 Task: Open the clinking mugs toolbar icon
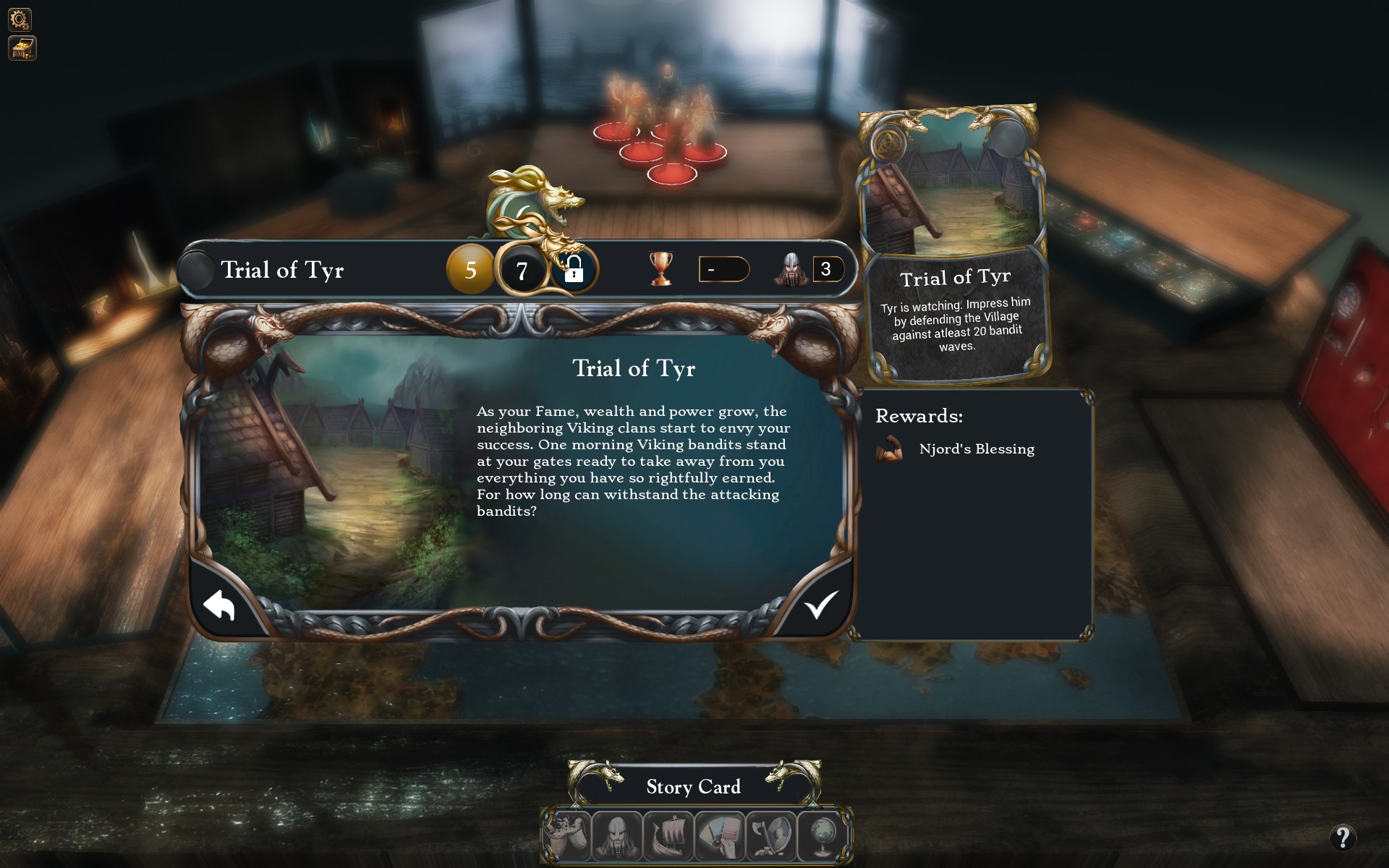click(x=566, y=835)
